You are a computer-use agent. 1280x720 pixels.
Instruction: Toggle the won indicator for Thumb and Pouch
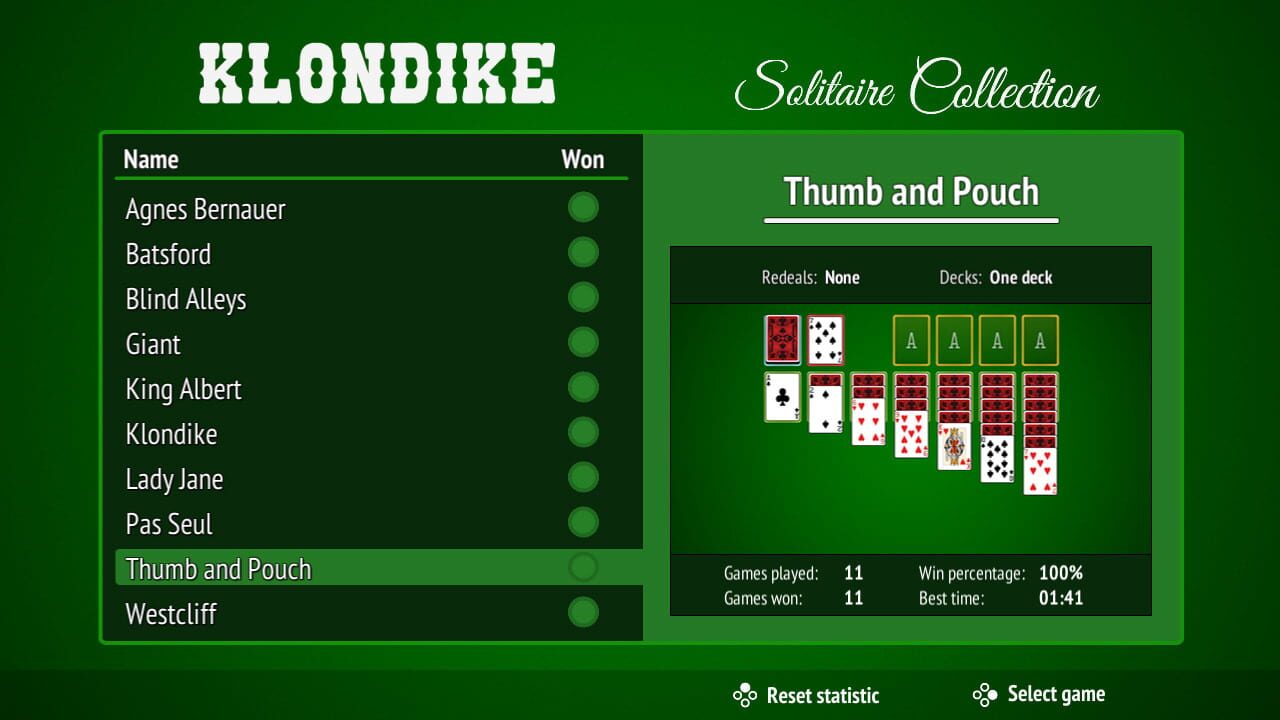(583, 567)
